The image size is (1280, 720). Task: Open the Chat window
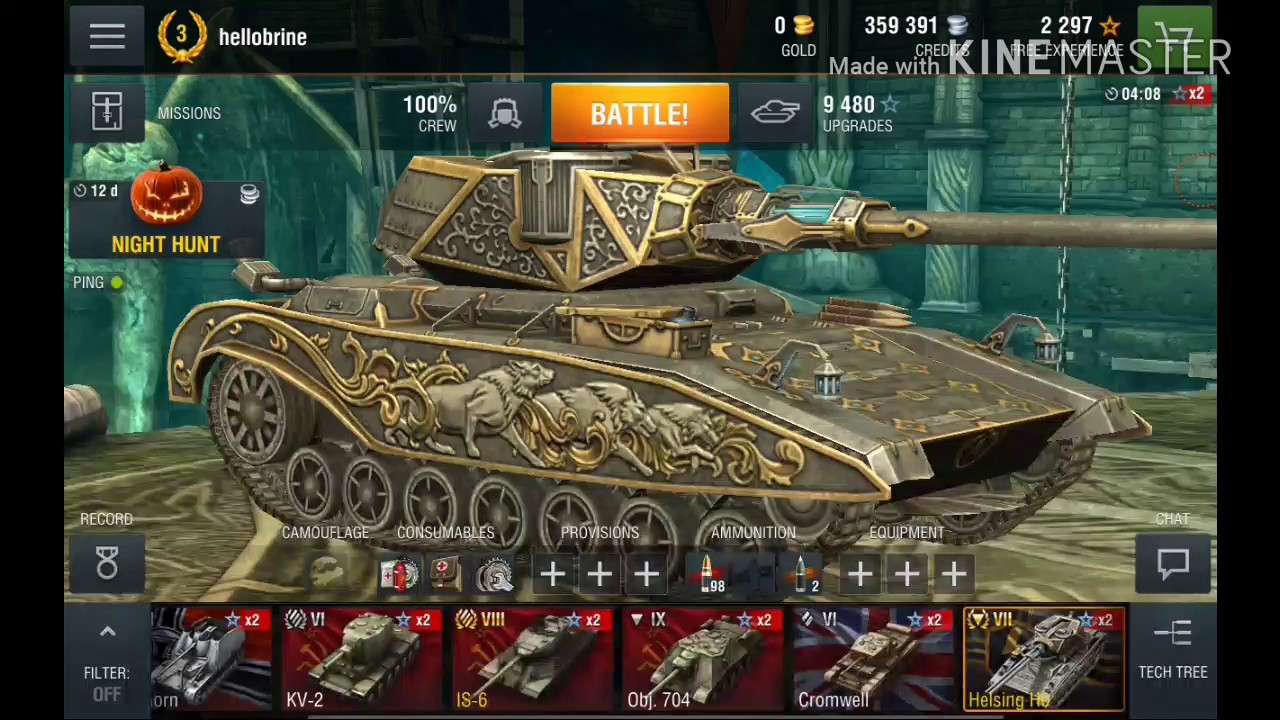pyautogui.click(x=1172, y=565)
